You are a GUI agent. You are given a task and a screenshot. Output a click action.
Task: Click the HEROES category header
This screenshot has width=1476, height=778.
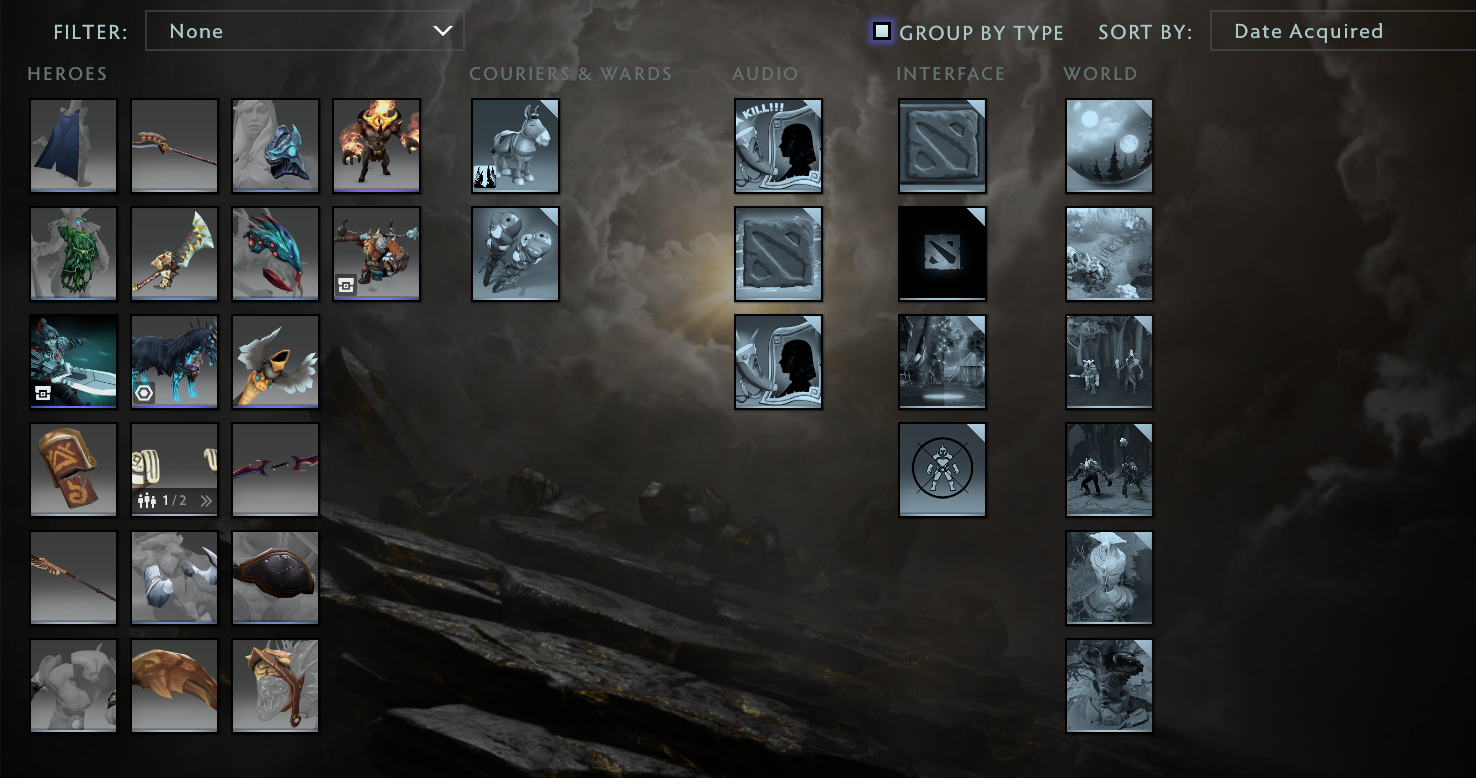point(66,73)
